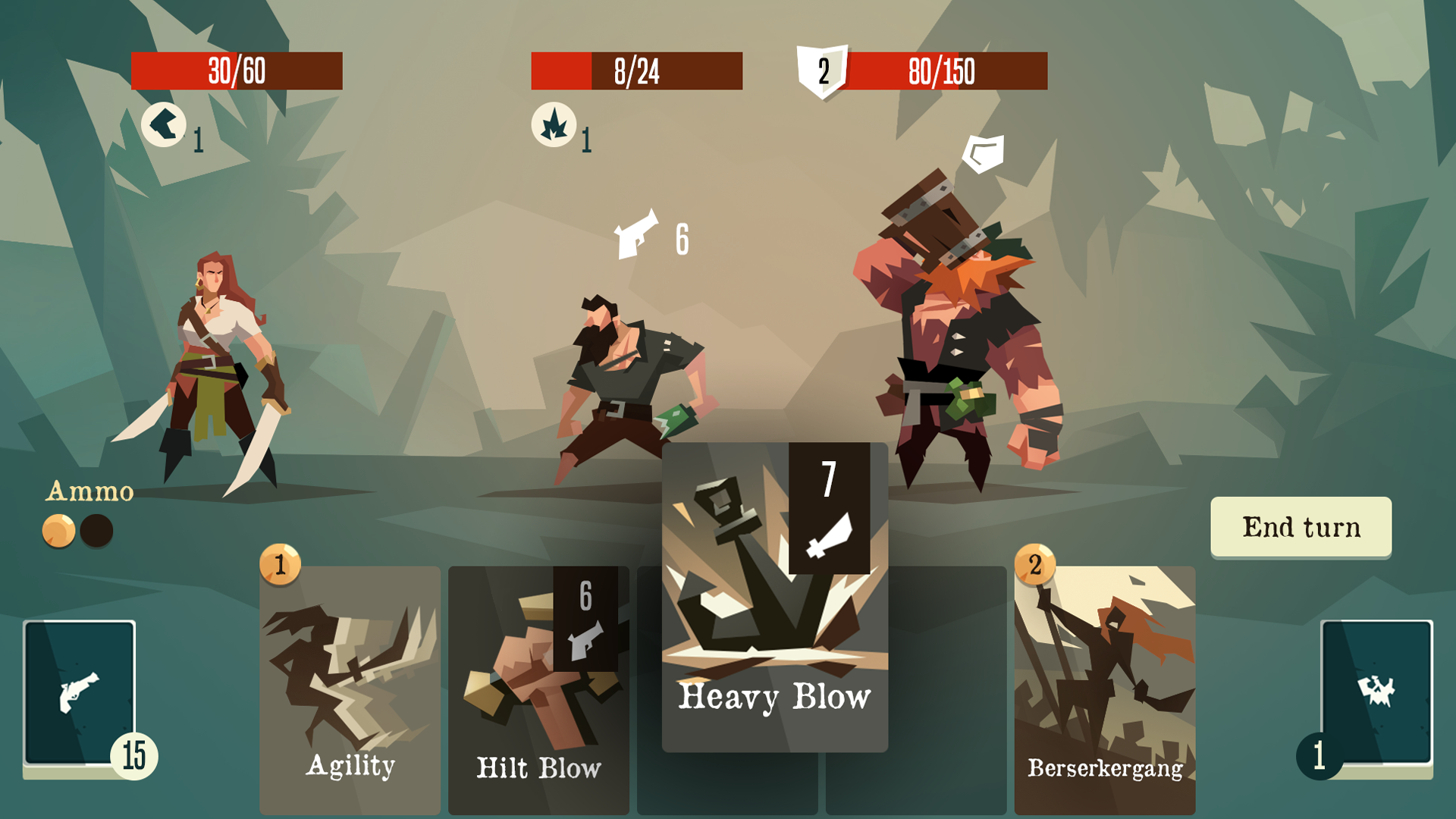
Task: Play the Agility card
Action: coord(350,690)
